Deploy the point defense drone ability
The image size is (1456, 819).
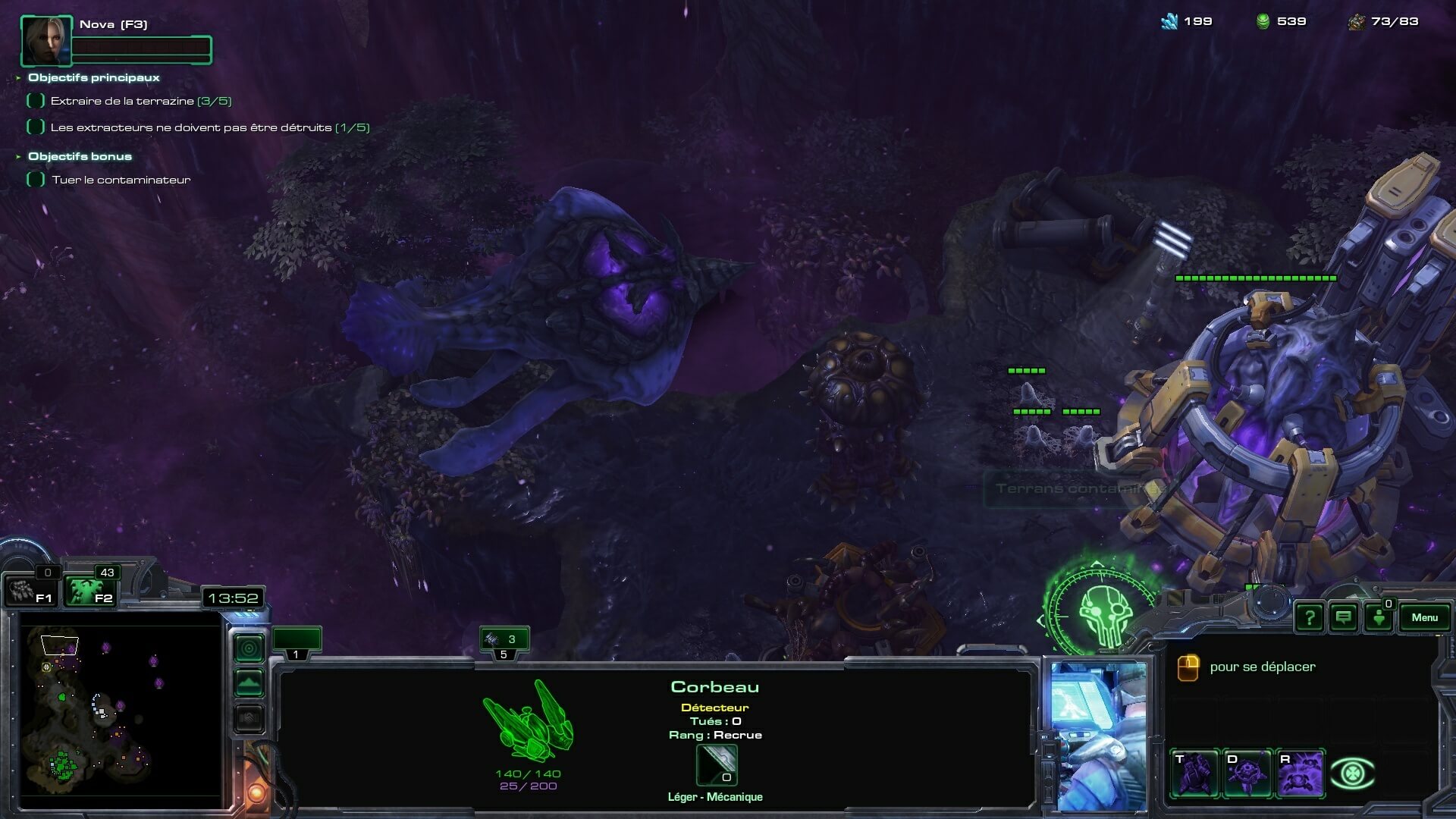[x=1247, y=774]
